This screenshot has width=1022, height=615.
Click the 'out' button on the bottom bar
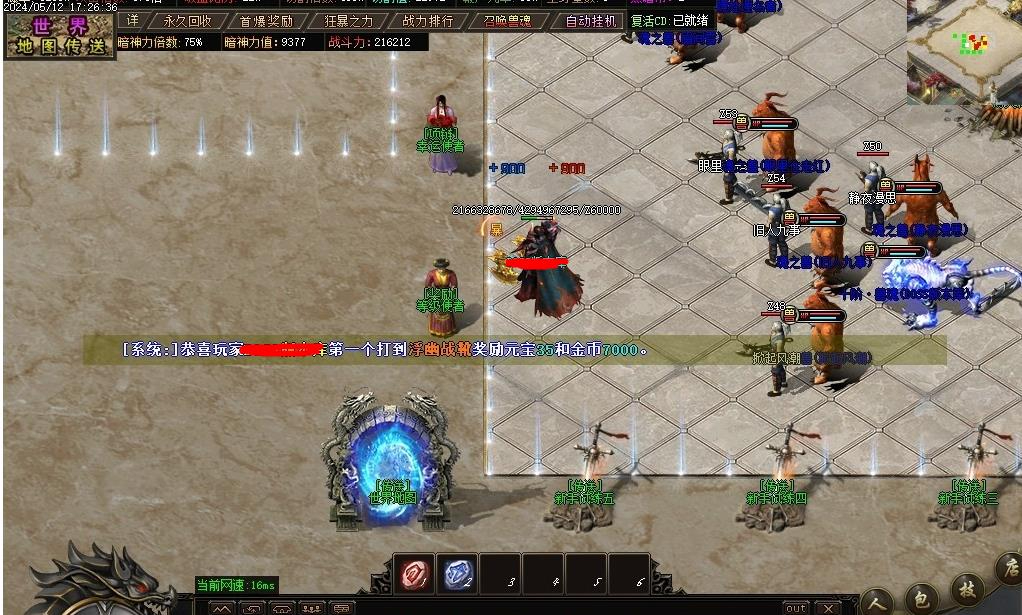click(x=795, y=608)
